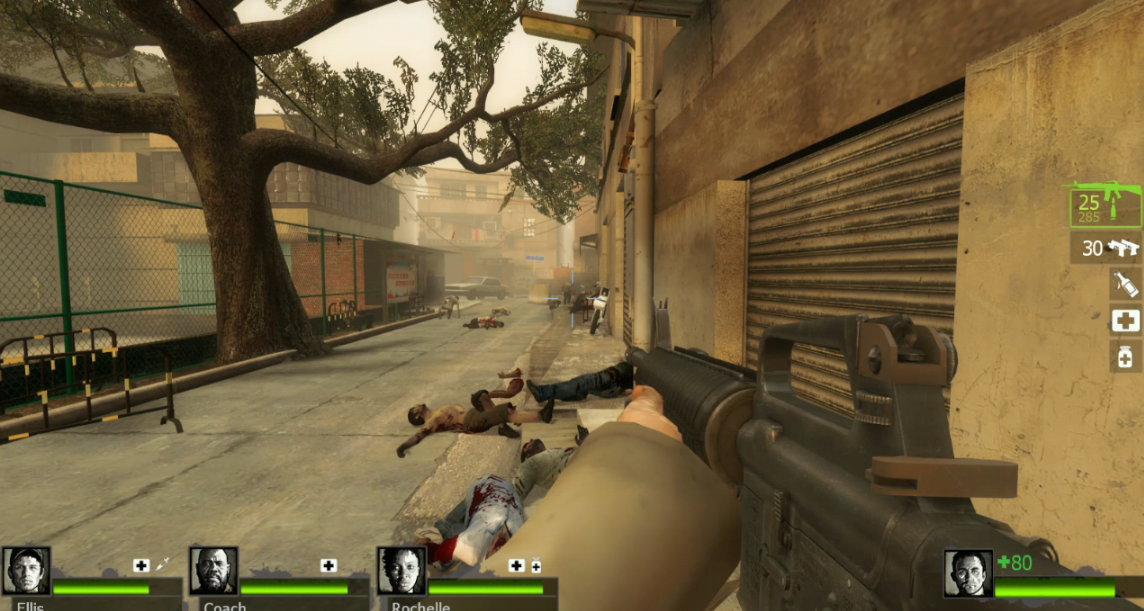Switch to the dual pistols slot
The height and width of the screenshot is (611, 1144).
[1106, 248]
